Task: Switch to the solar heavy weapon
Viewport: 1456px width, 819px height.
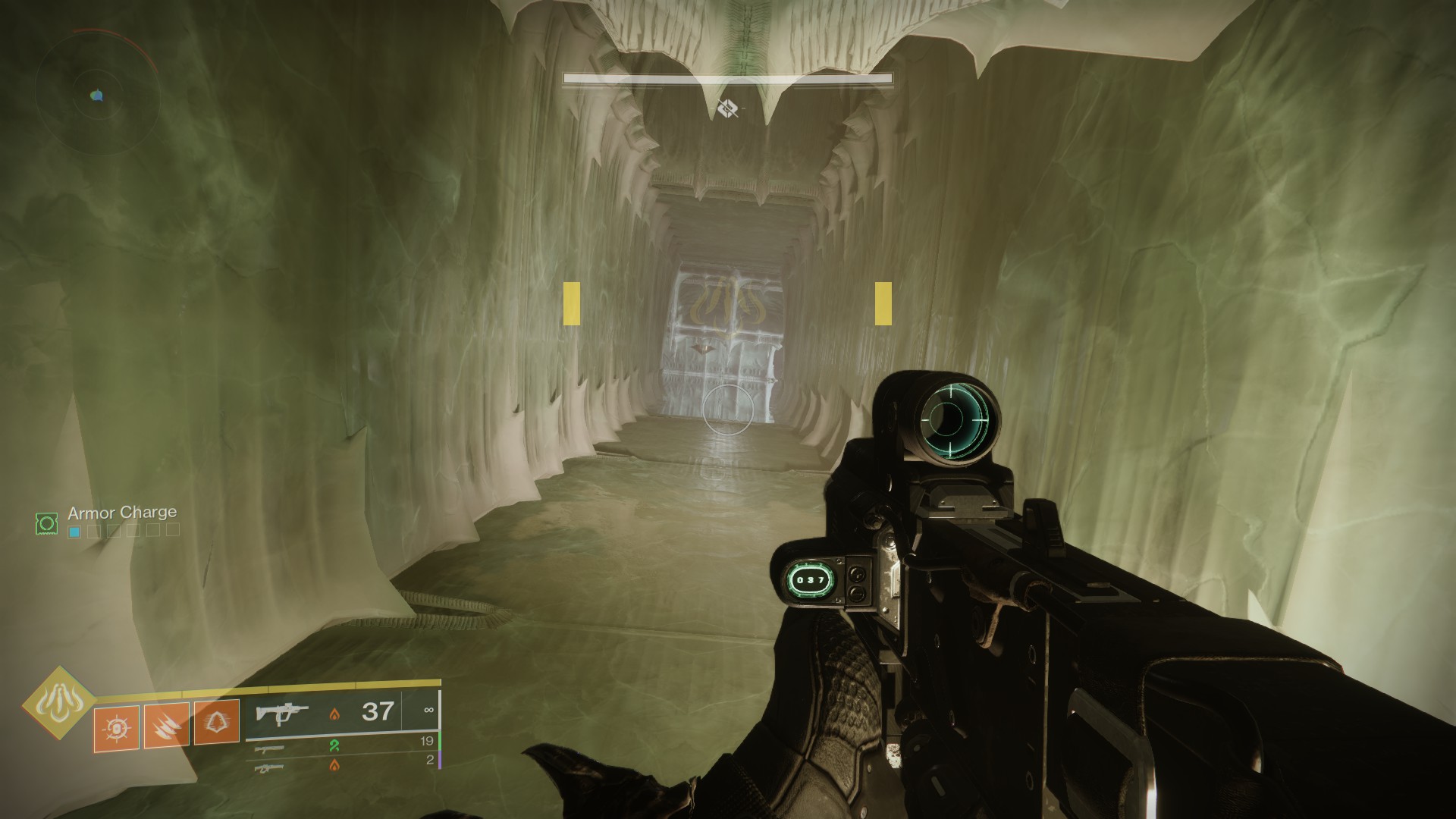Action: pos(271,767)
